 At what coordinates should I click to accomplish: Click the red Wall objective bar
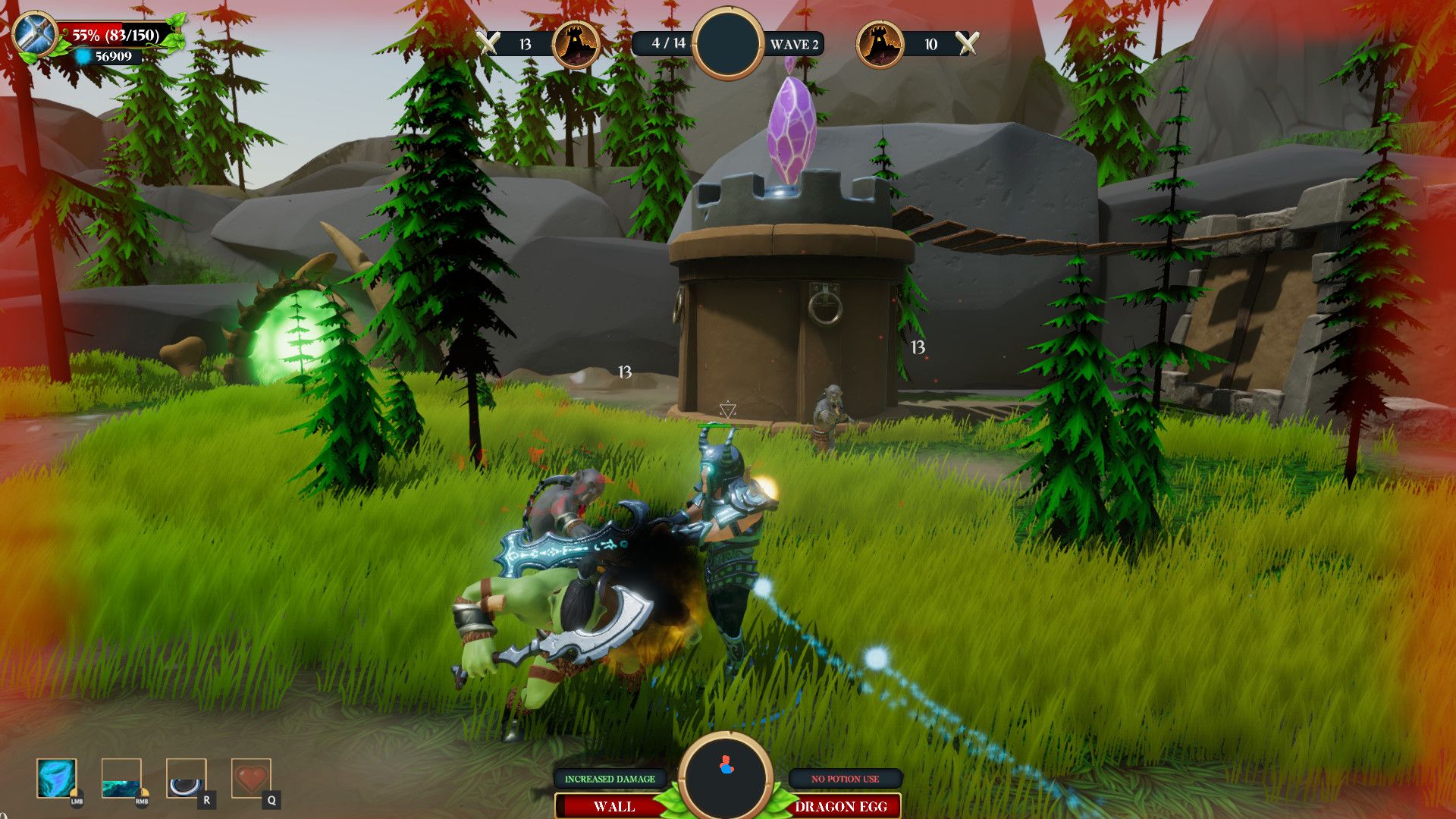[x=613, y=806]
